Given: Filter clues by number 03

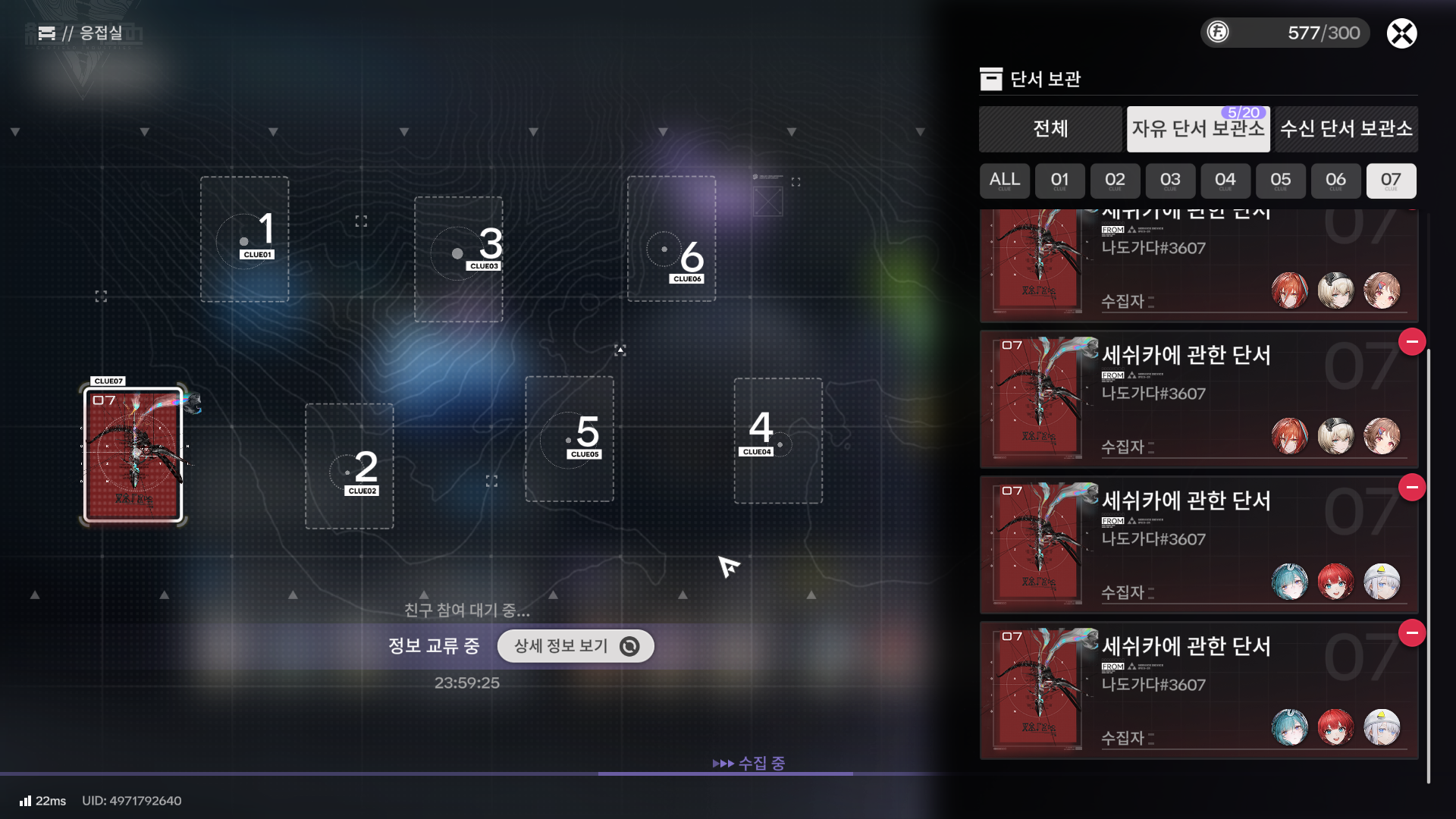Looking at the screenshot, I should tap(1170, 180).
